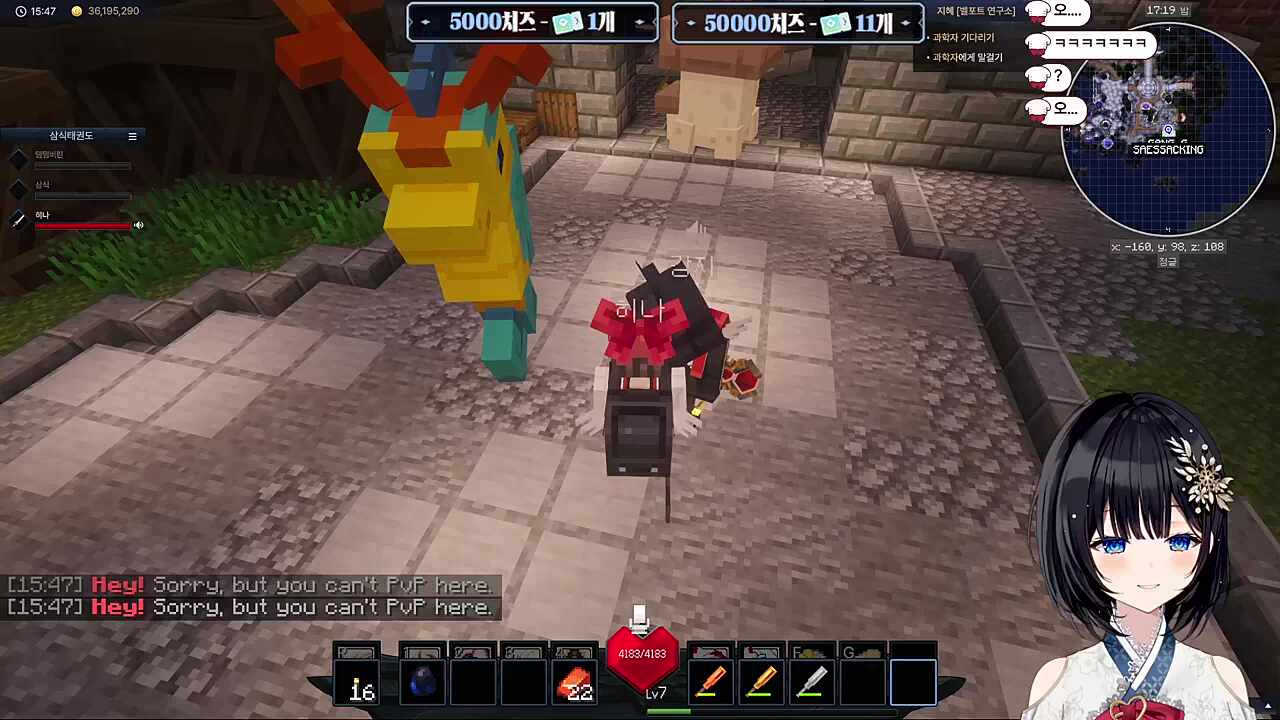This screenshot has width=1280, height=720.
Task: Click the 50000치즈 donation goal banner
Action: [798, 23]
